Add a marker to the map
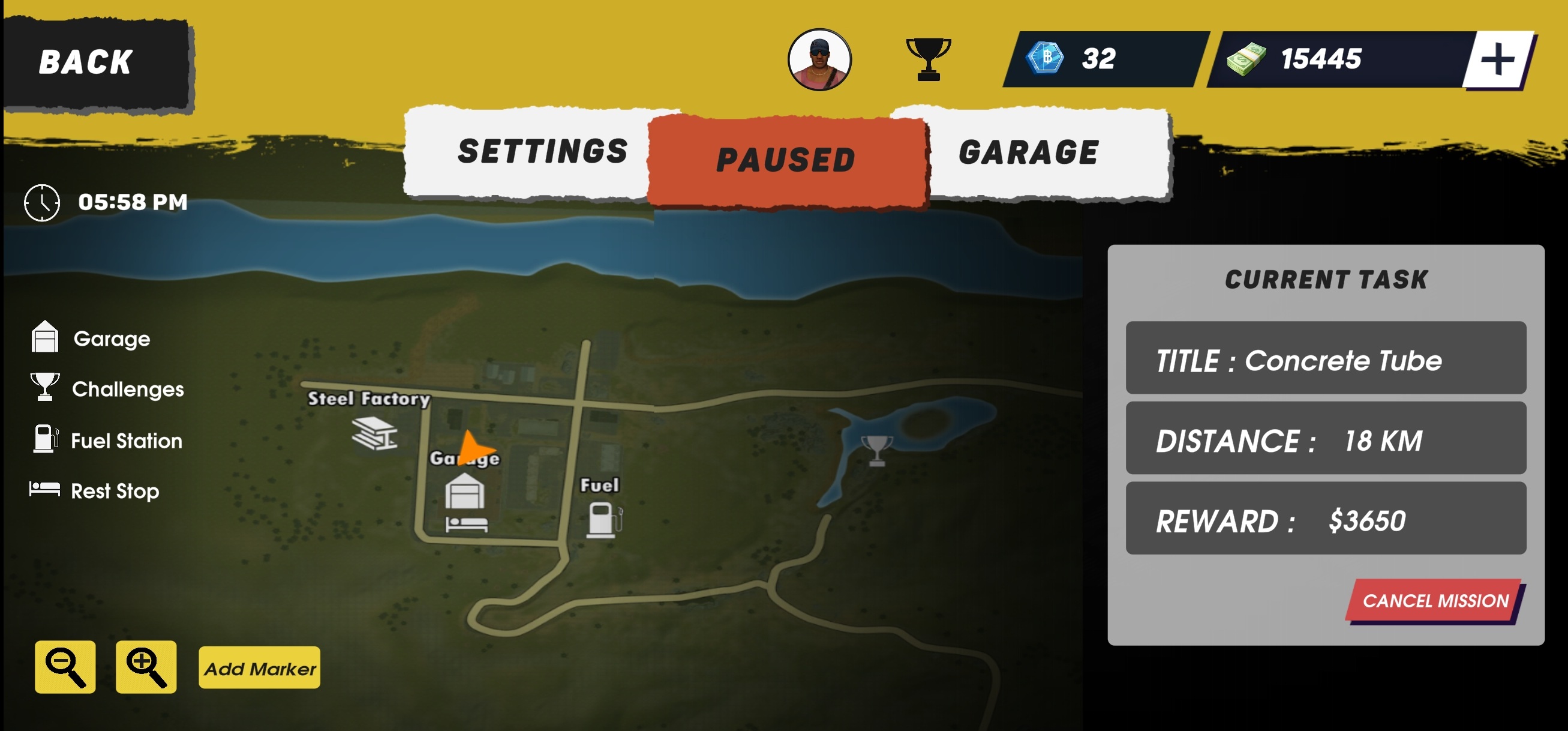The width and height of the screenshot is (1568, 731). 259,668
